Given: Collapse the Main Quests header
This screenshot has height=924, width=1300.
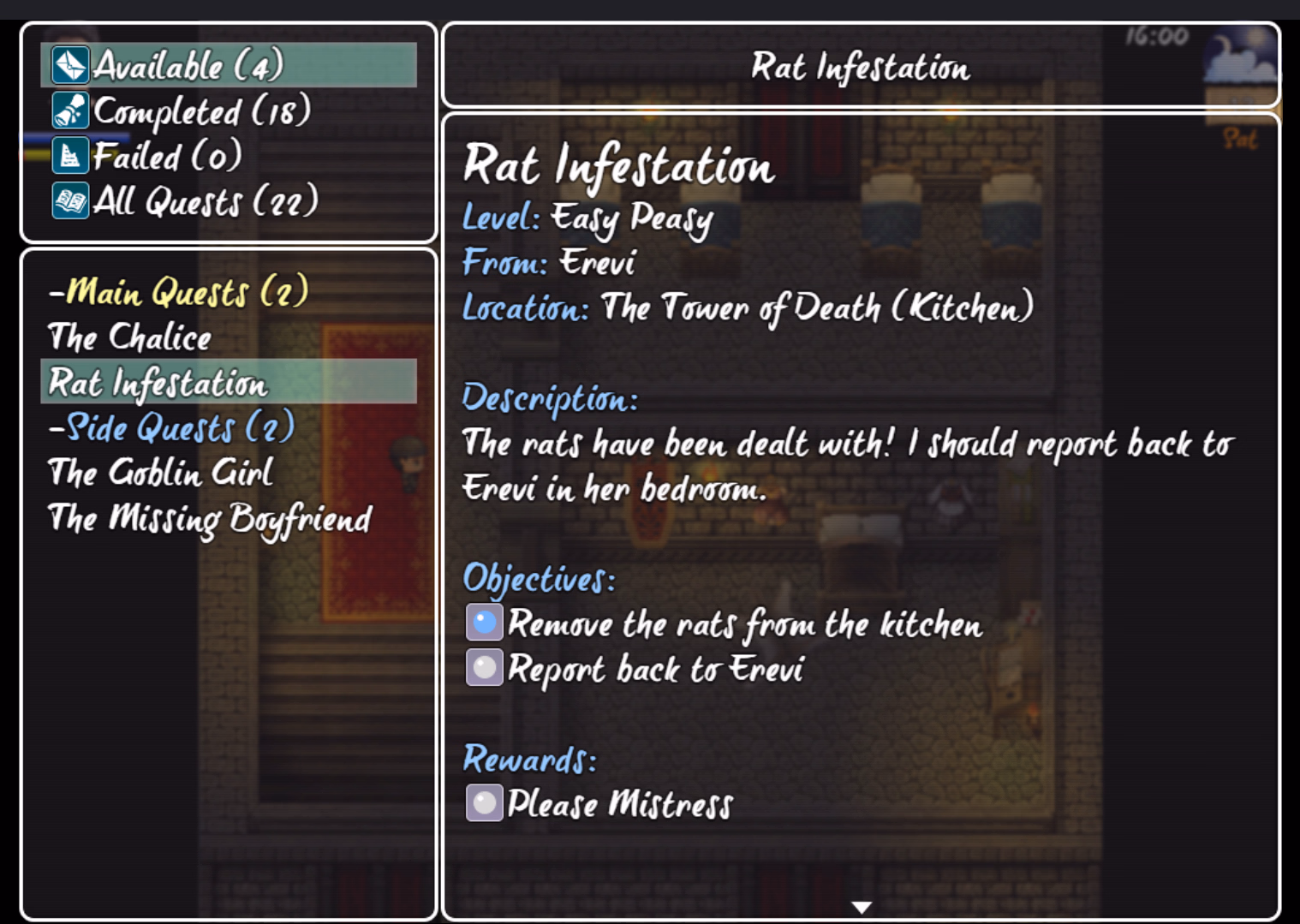Looking at the screenshot, I should [x=178, y=292].
